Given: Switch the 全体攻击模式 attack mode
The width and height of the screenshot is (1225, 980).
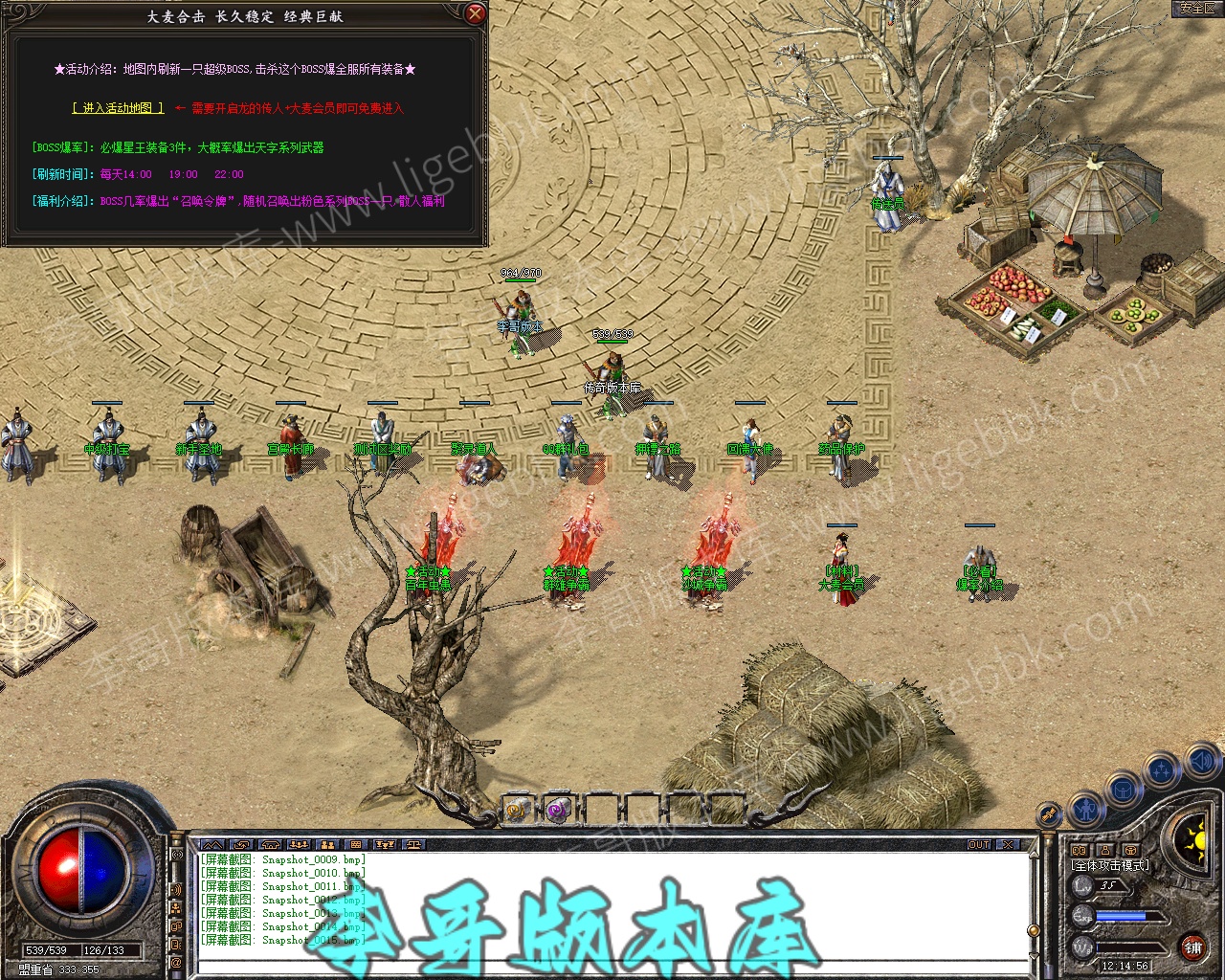Looking at the screenshot, I should click(1110, 865).
